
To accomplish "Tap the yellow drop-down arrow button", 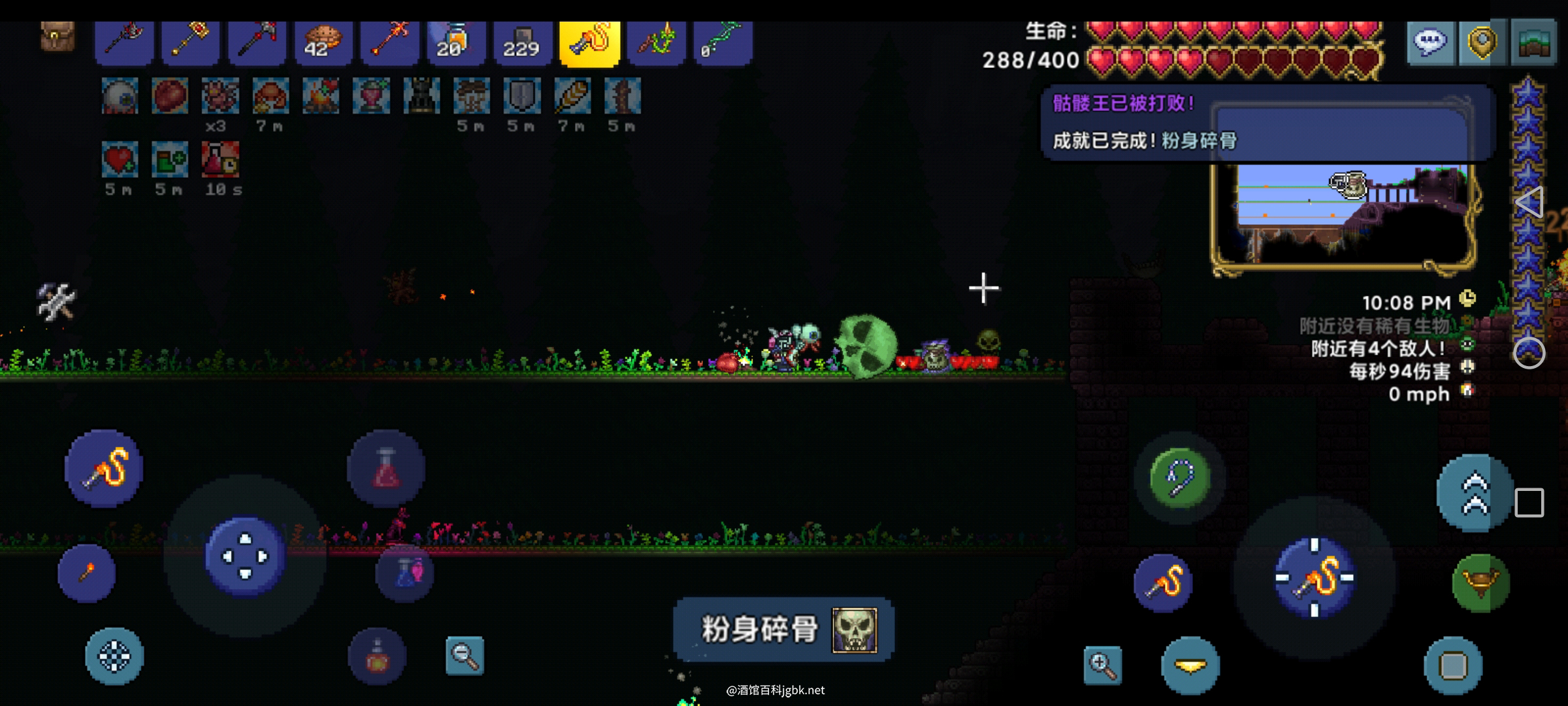I will tap(1190, 665).
